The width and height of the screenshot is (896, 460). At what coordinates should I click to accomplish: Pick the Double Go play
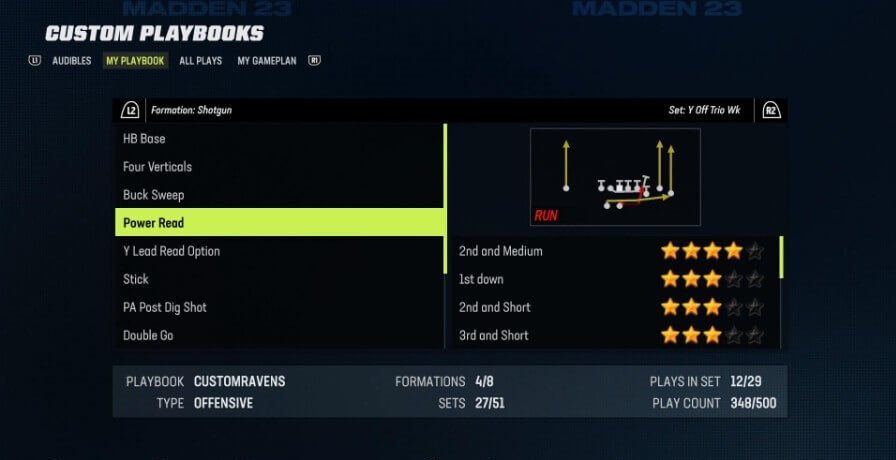click(x=279, y=335)
